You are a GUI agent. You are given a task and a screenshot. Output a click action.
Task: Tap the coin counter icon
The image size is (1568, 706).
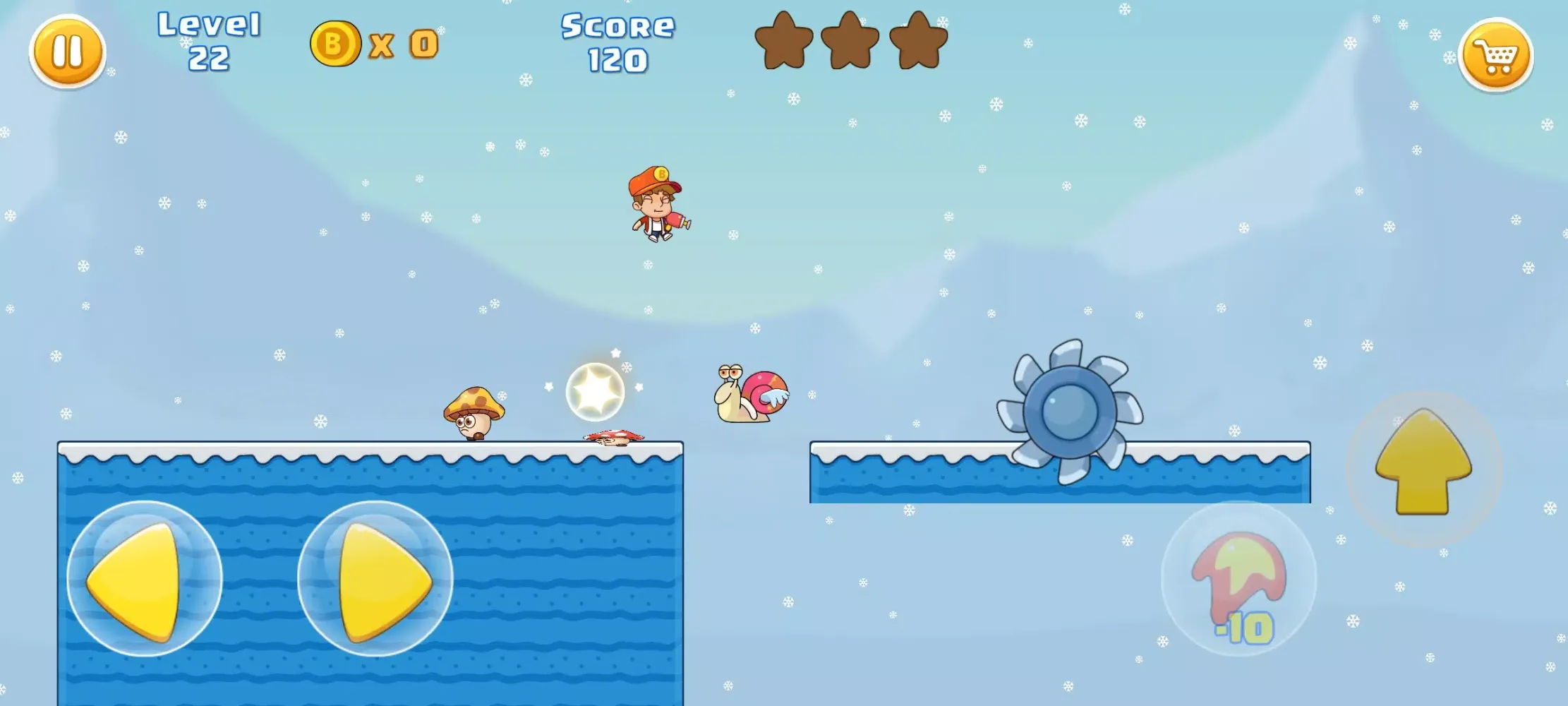337,44
